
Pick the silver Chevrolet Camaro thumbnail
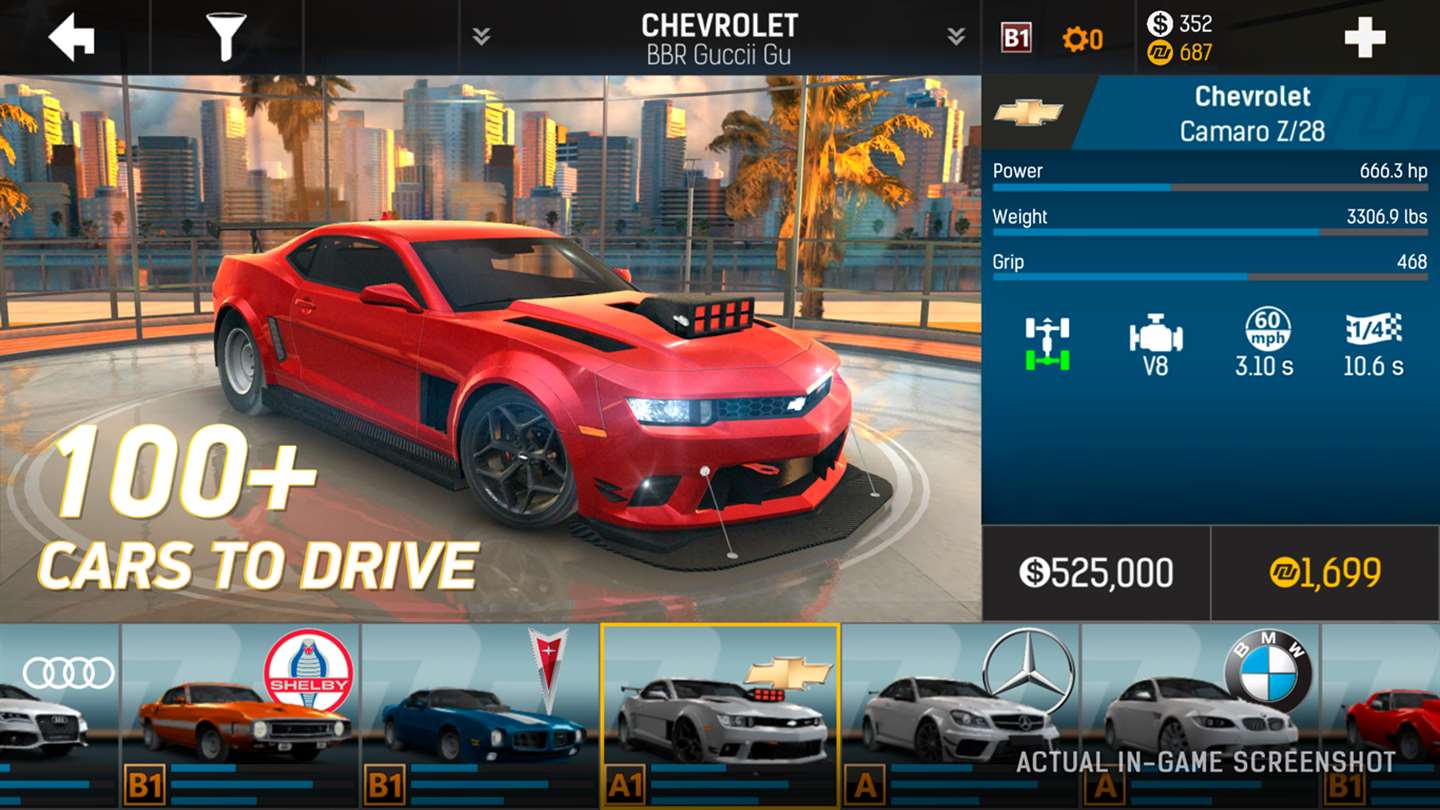click(x=720, y=714)
